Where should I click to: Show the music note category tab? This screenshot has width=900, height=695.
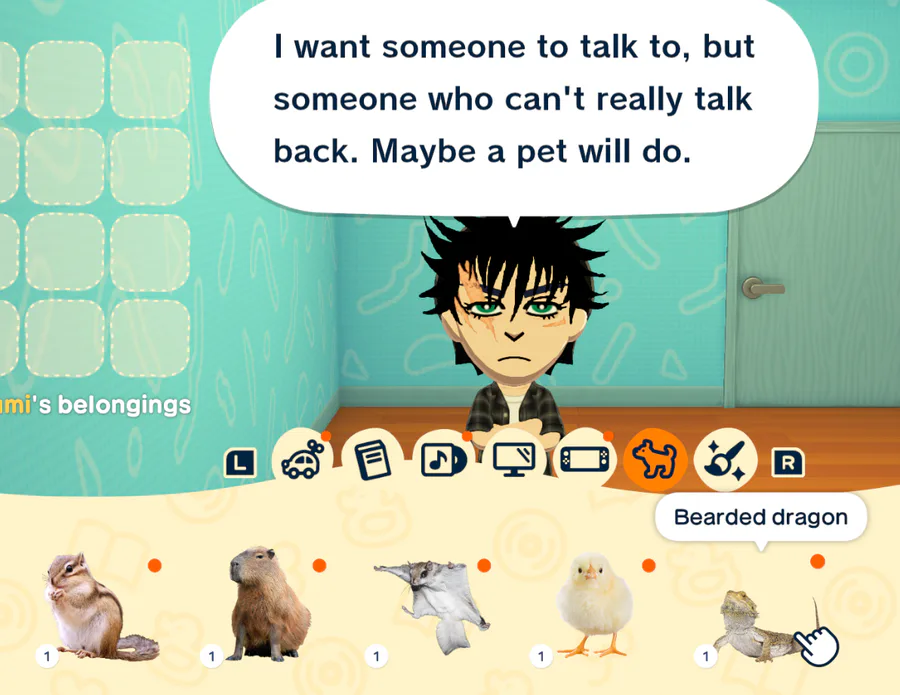pyautogui.click(x=443, y=461)
